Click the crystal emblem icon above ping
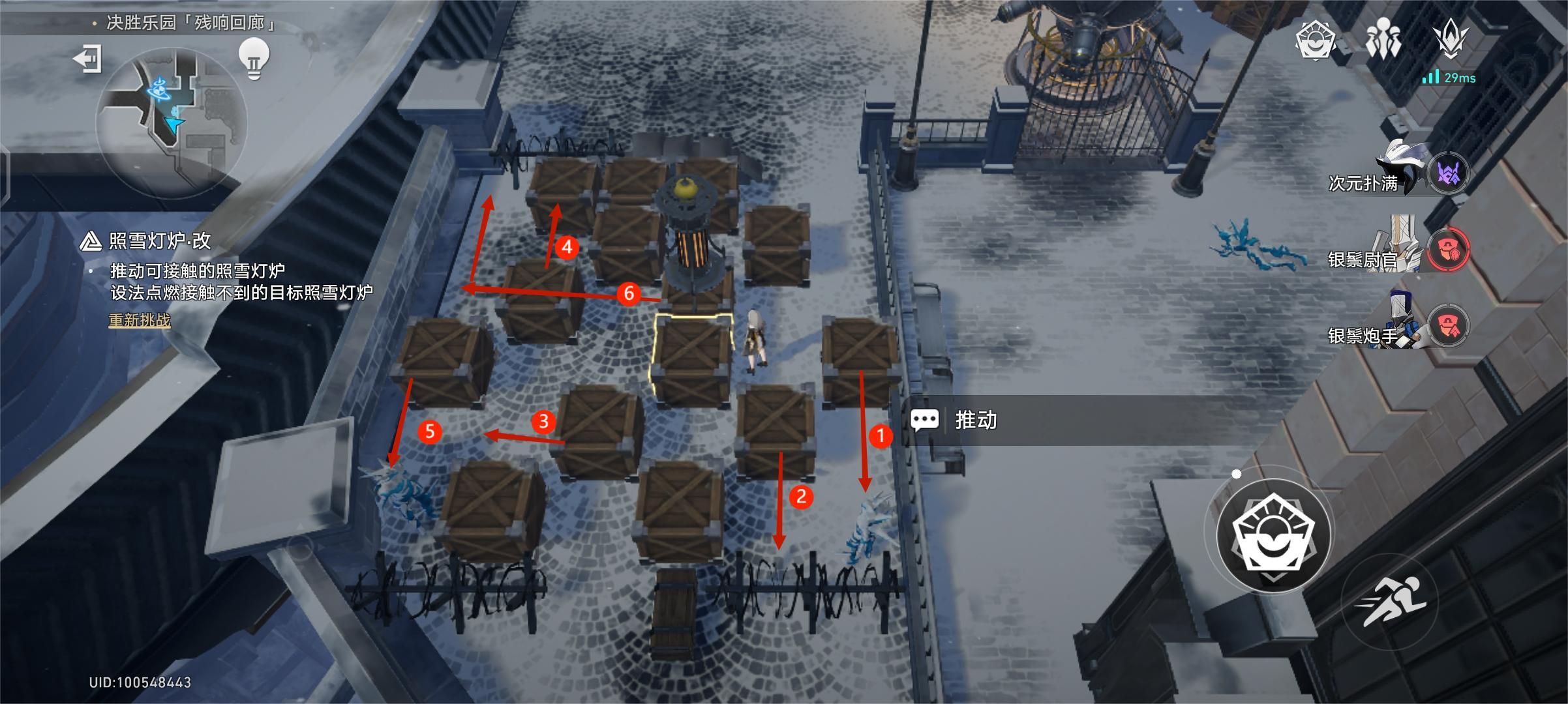The height and width of the screenshot is (704, 1568). (x=1451, y=38)
